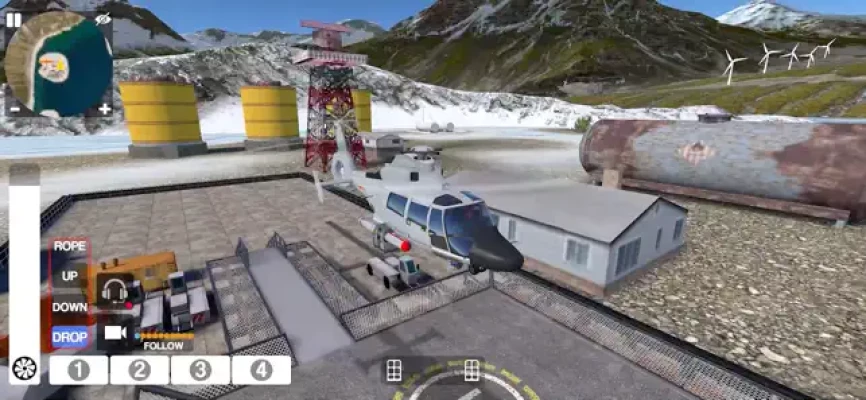Raise the rope with the UP button
The image size is (866, 400).
70,276
